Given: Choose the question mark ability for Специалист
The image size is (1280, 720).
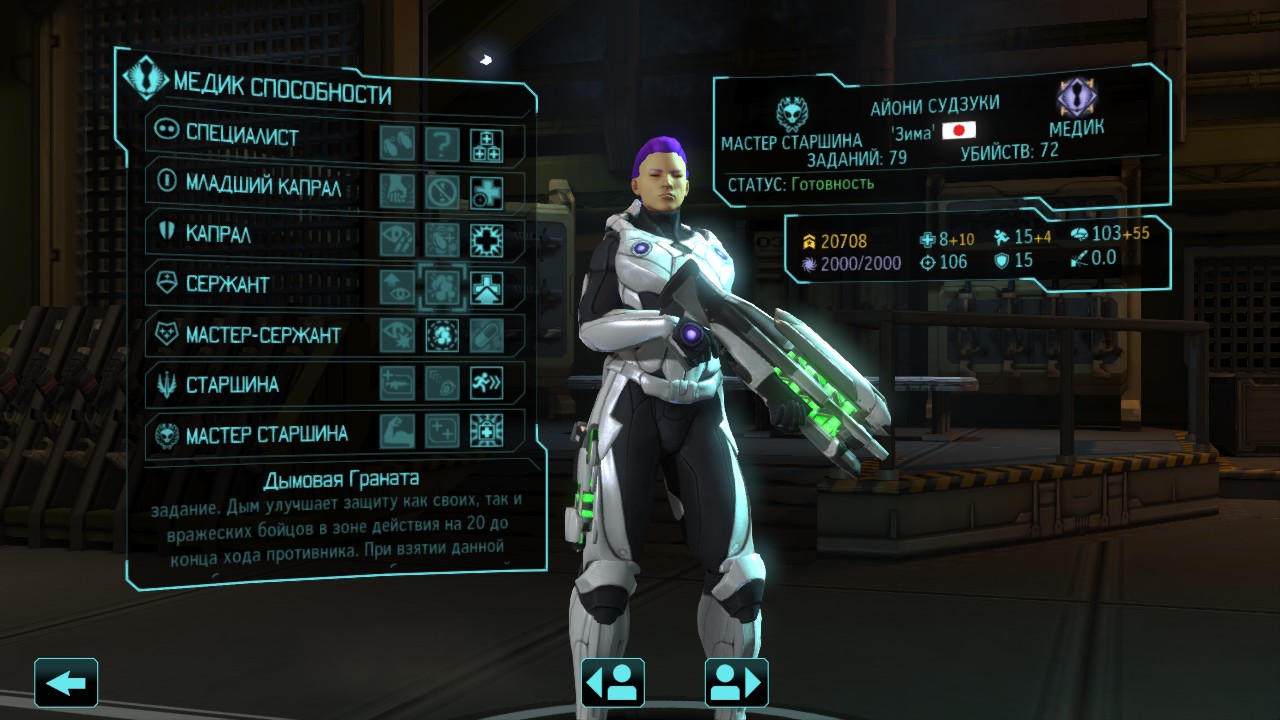Looking at the screenshot, I should click(x=442, y=144).
